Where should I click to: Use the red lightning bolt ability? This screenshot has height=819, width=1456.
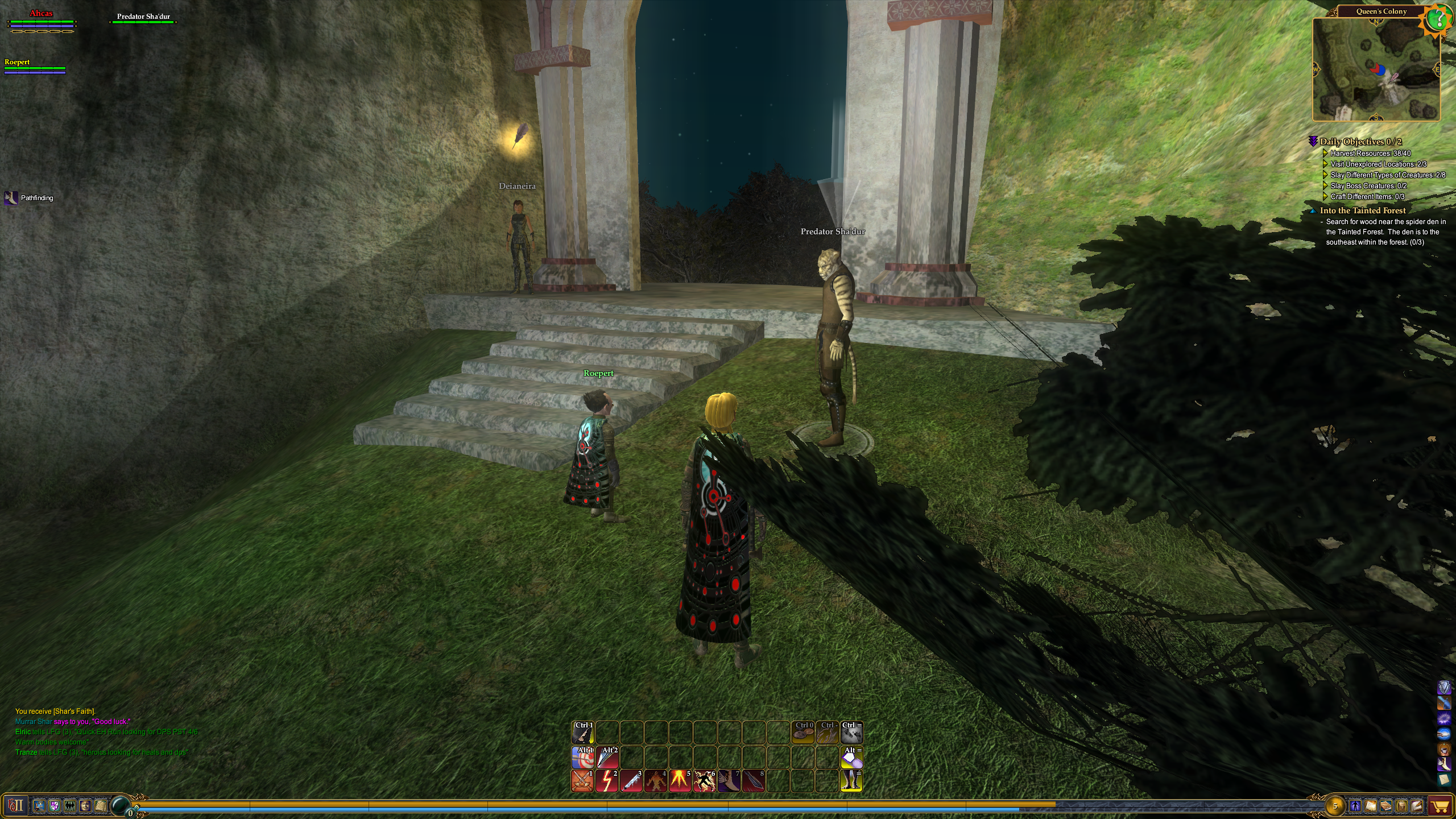[x=607, y=781]
